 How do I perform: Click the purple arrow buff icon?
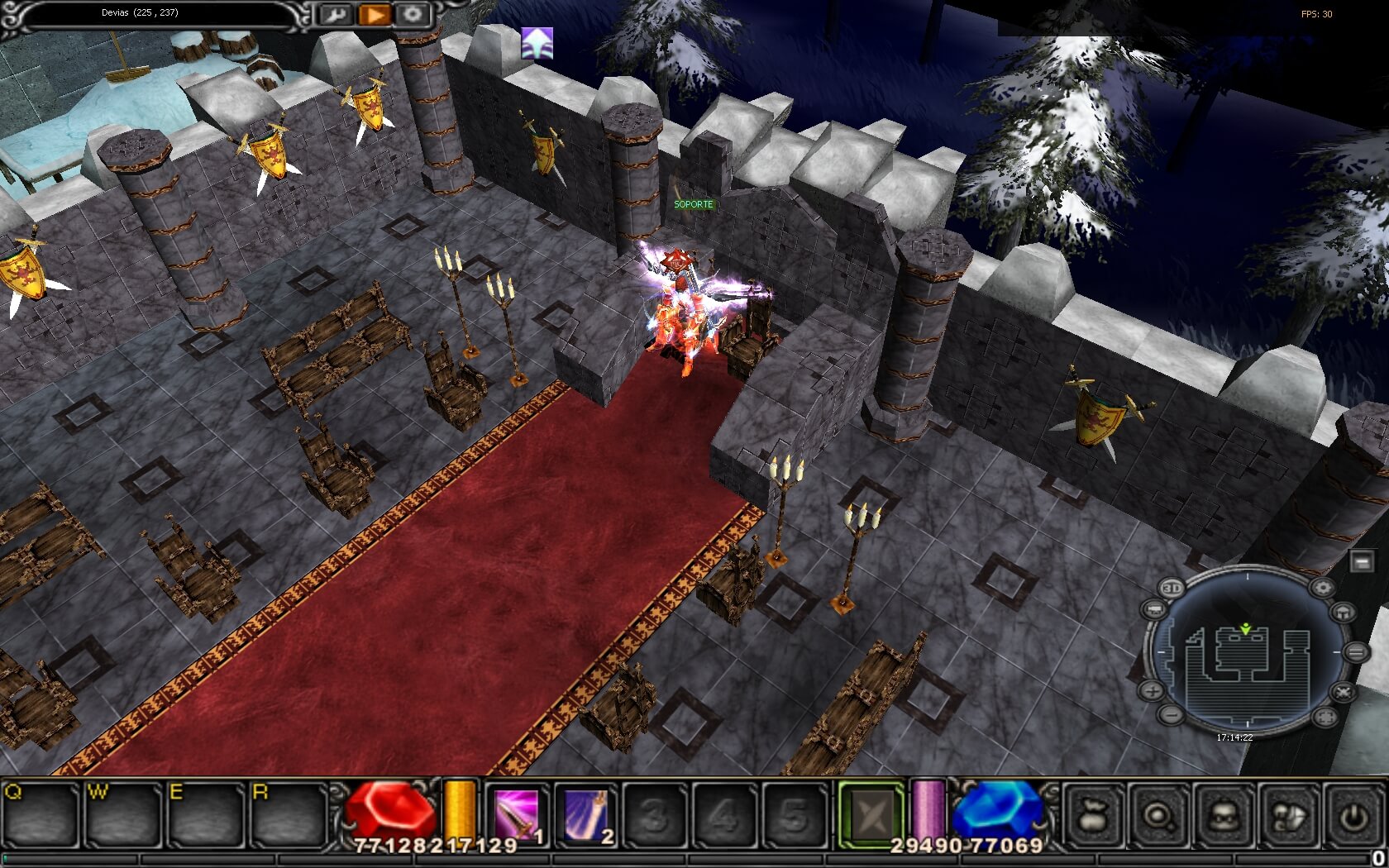pos(537,43)
